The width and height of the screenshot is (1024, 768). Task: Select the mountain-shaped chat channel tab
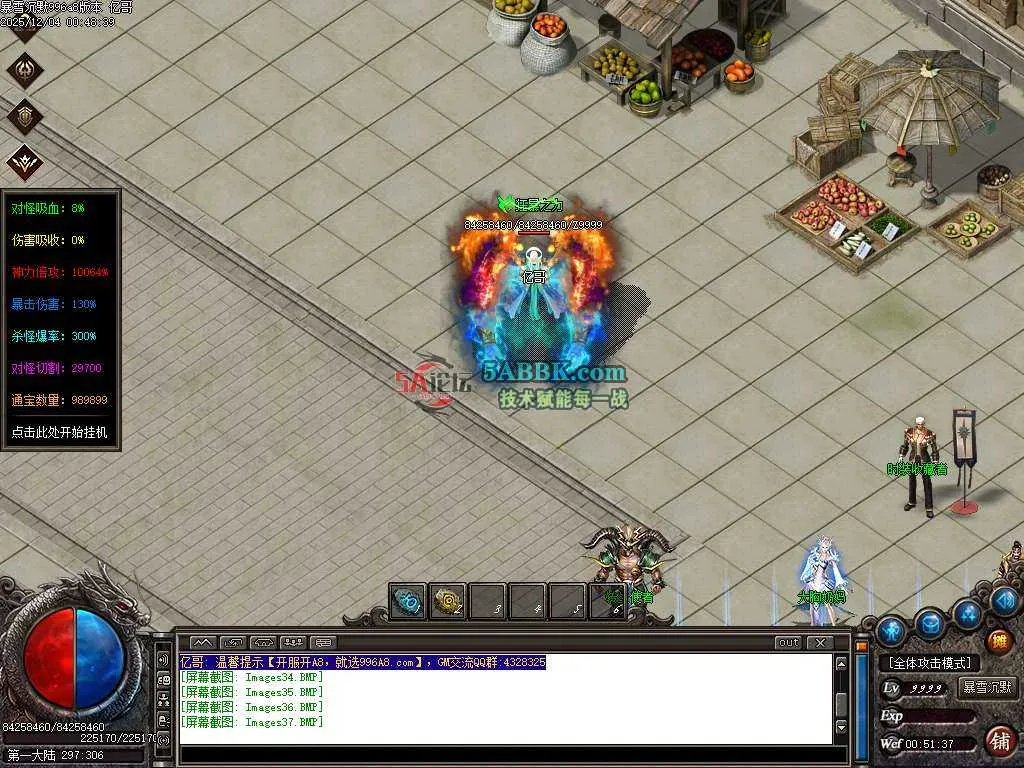[203, 642]
